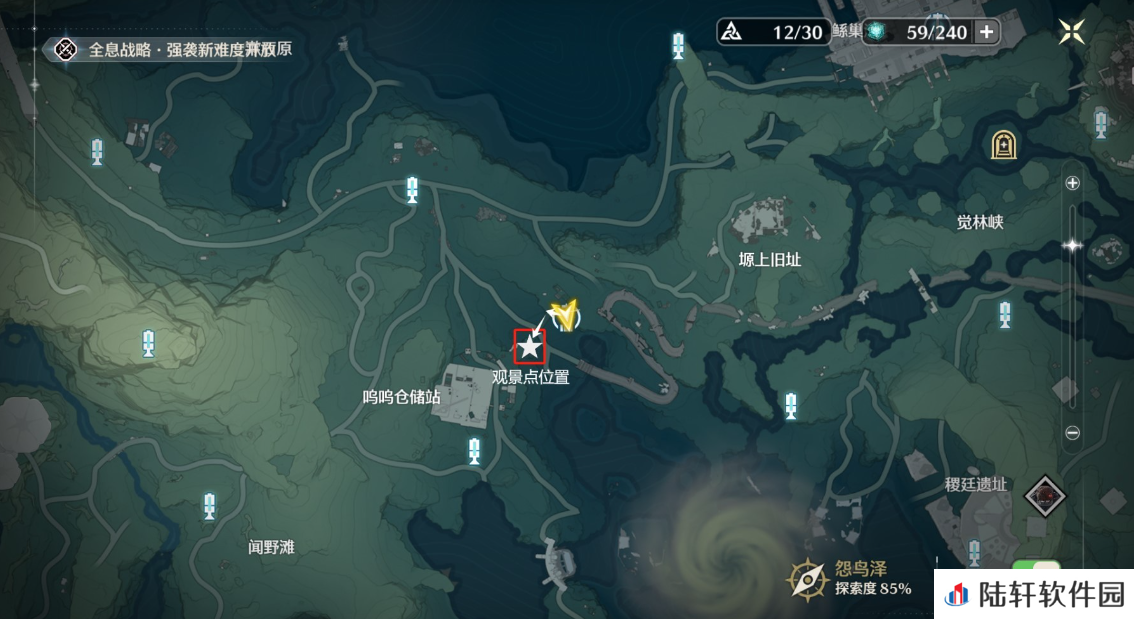
Task: Click the golden player position arrow
Action: pos(565,316)
